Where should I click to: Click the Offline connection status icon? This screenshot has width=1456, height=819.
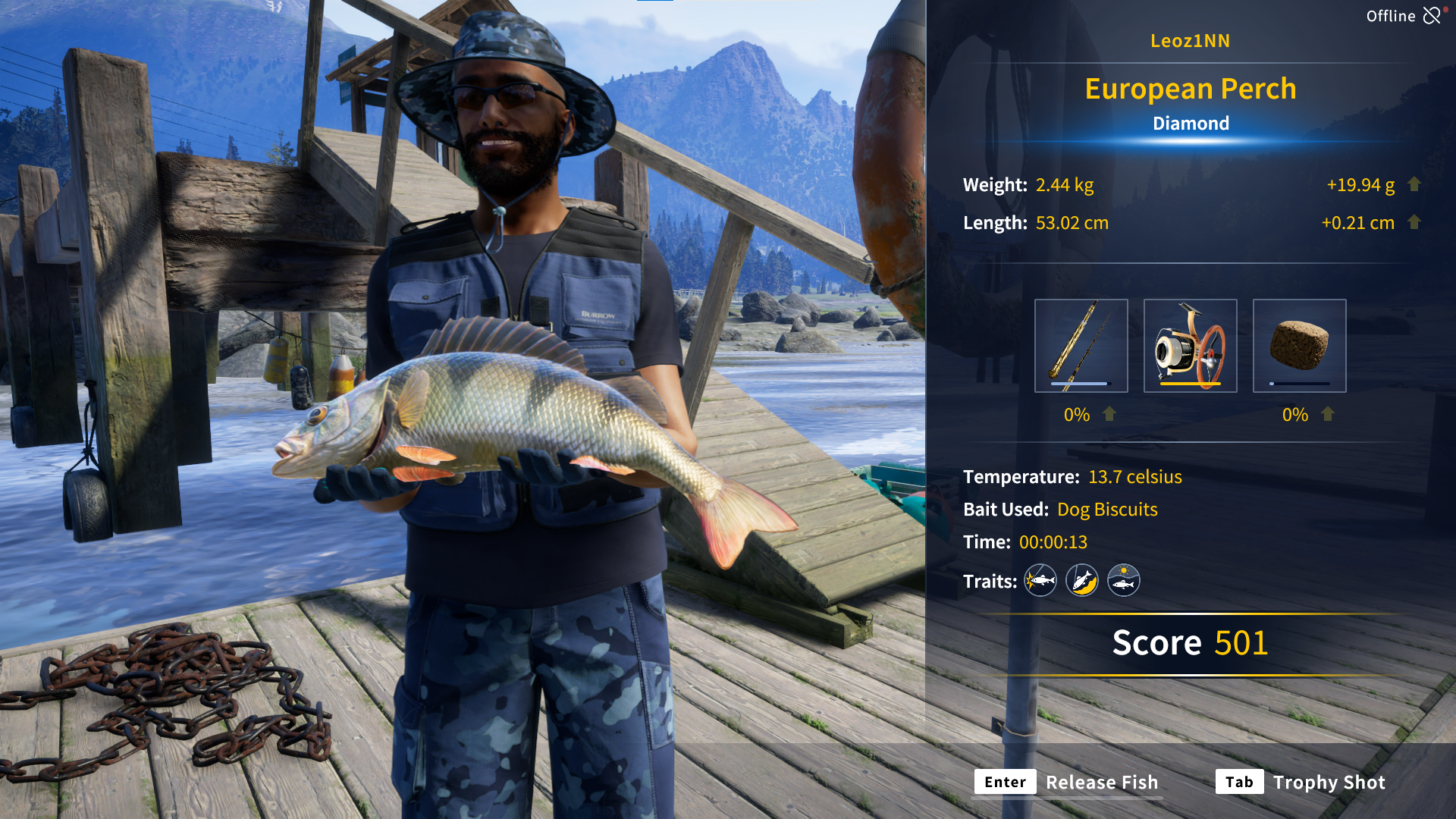pyautogui.click(x=1432, y=16)
